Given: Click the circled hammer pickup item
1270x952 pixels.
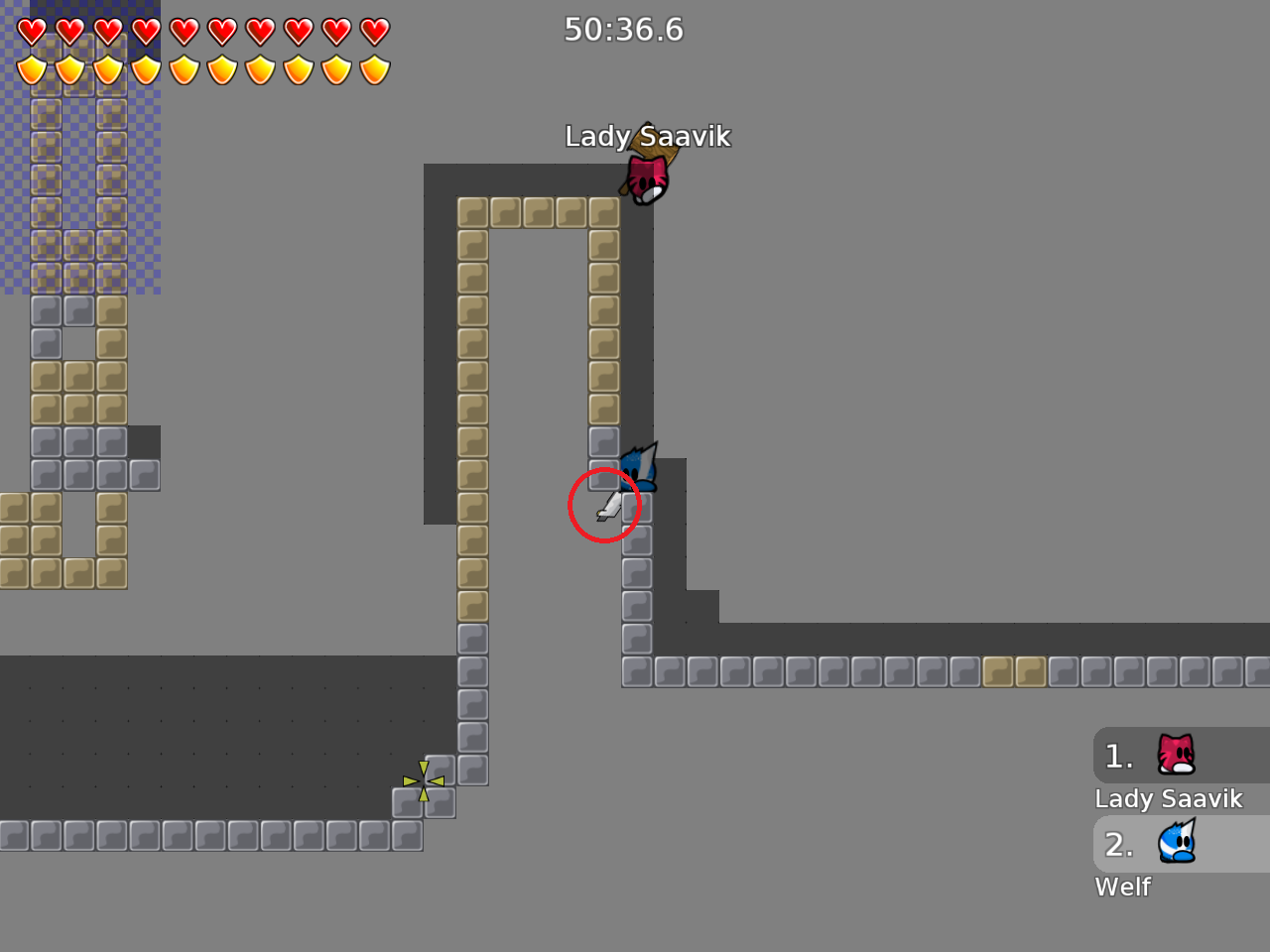Looking at the screenshot, I should 606,506.
